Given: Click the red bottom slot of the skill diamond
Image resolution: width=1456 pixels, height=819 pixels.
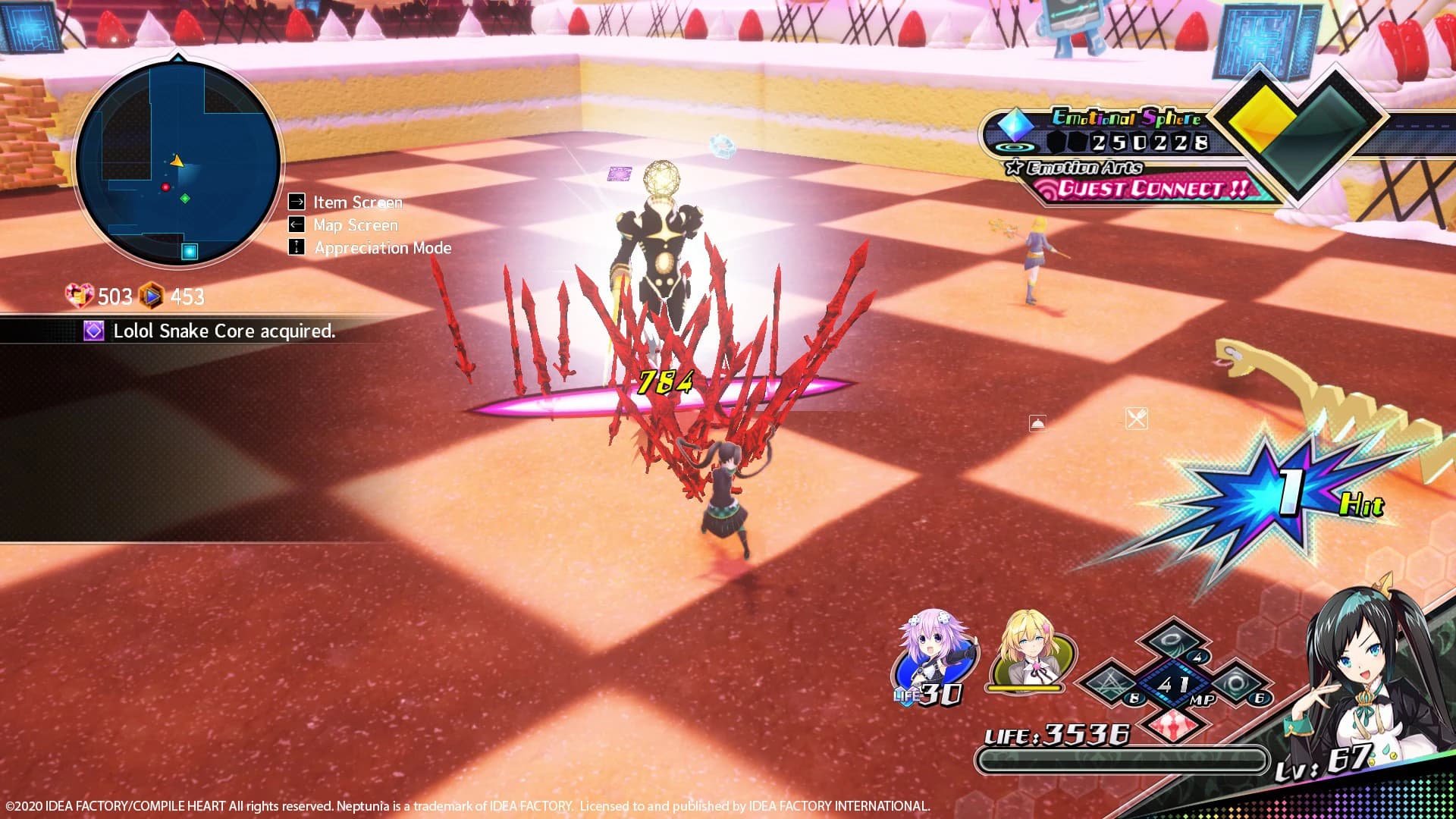Looking at the screenshot, I should (1173, 726).
